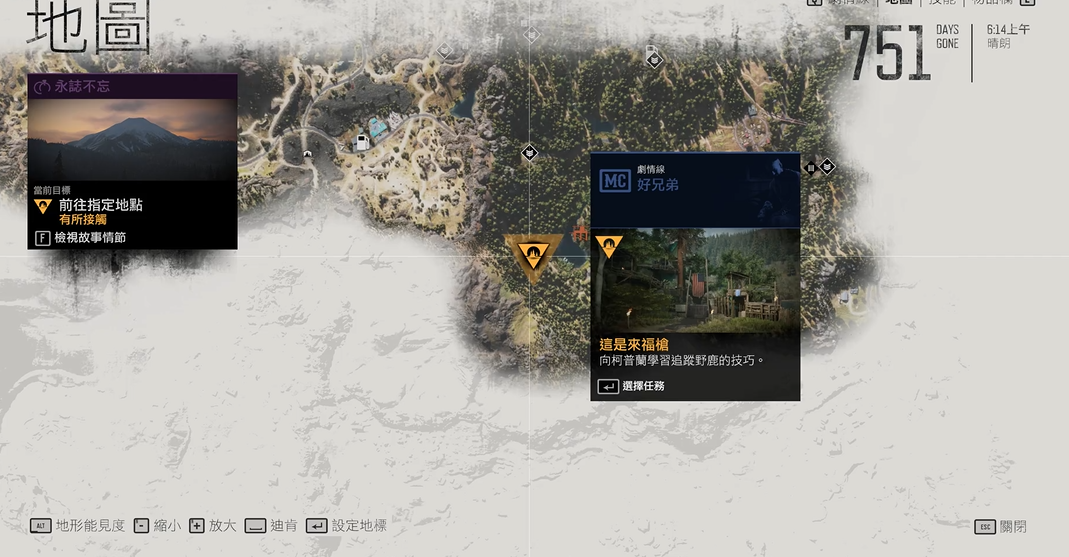The image size is (1069, 557).
Task: Switch to the 劇情線 tab
Action: click(848, 3)
